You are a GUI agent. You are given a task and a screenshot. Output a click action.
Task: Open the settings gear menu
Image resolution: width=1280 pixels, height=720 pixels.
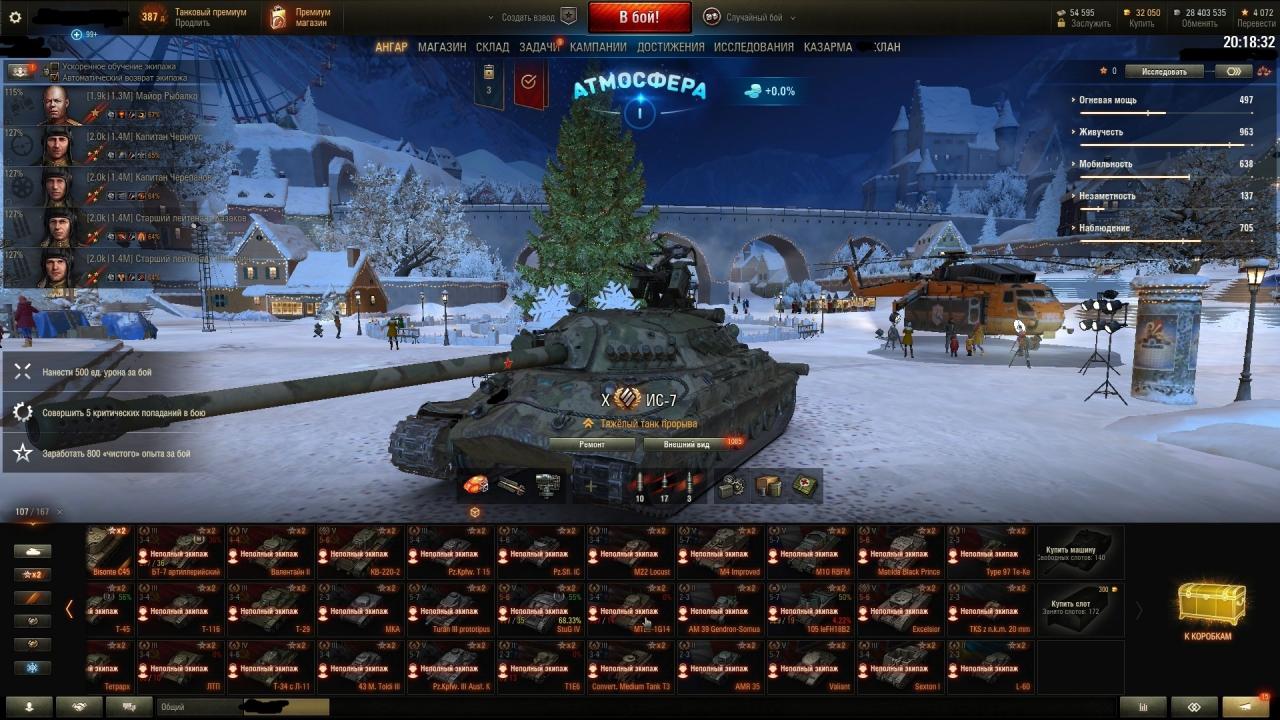(x=15, y=17)
